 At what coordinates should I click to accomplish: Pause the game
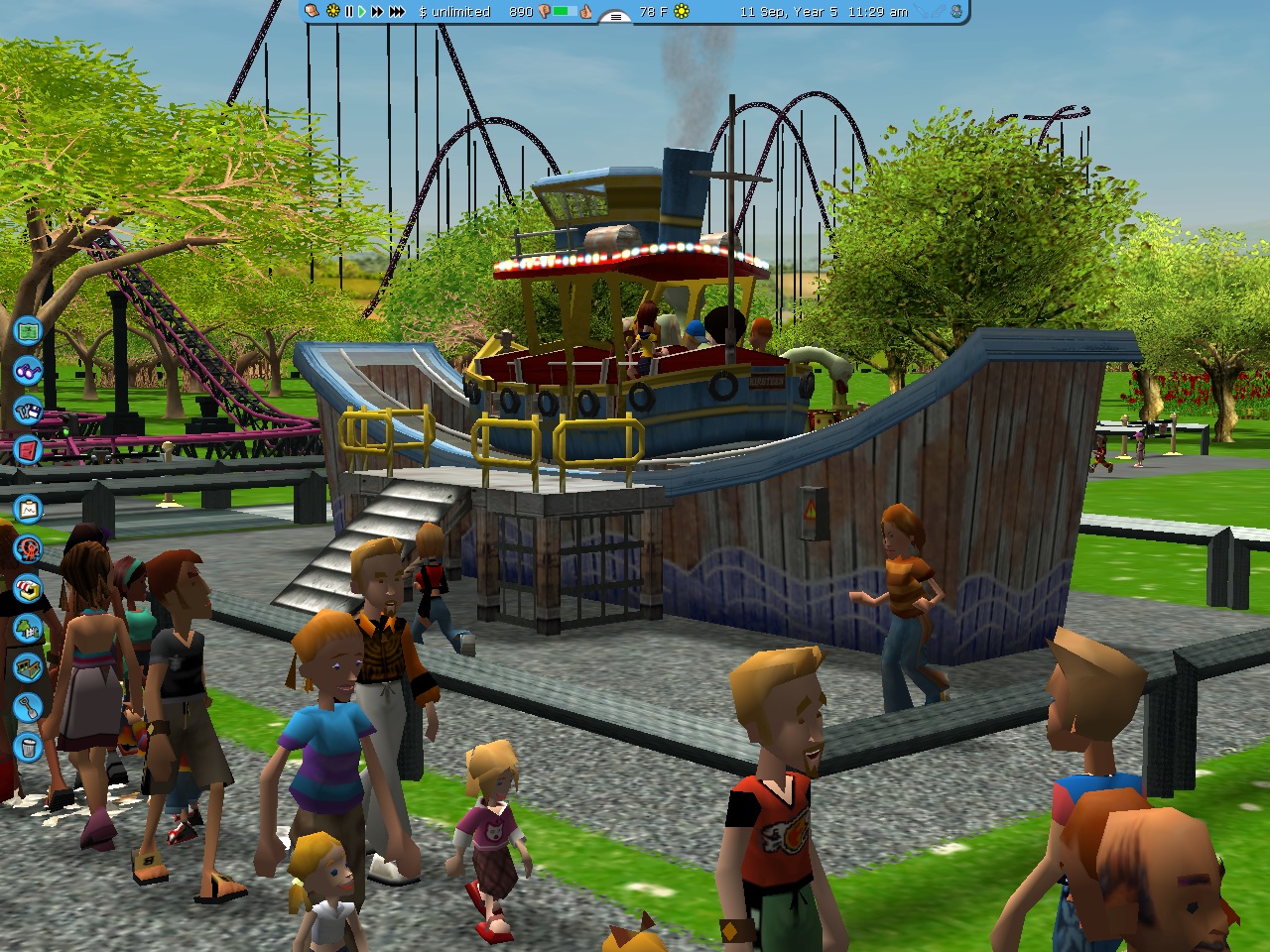[348, 12]
